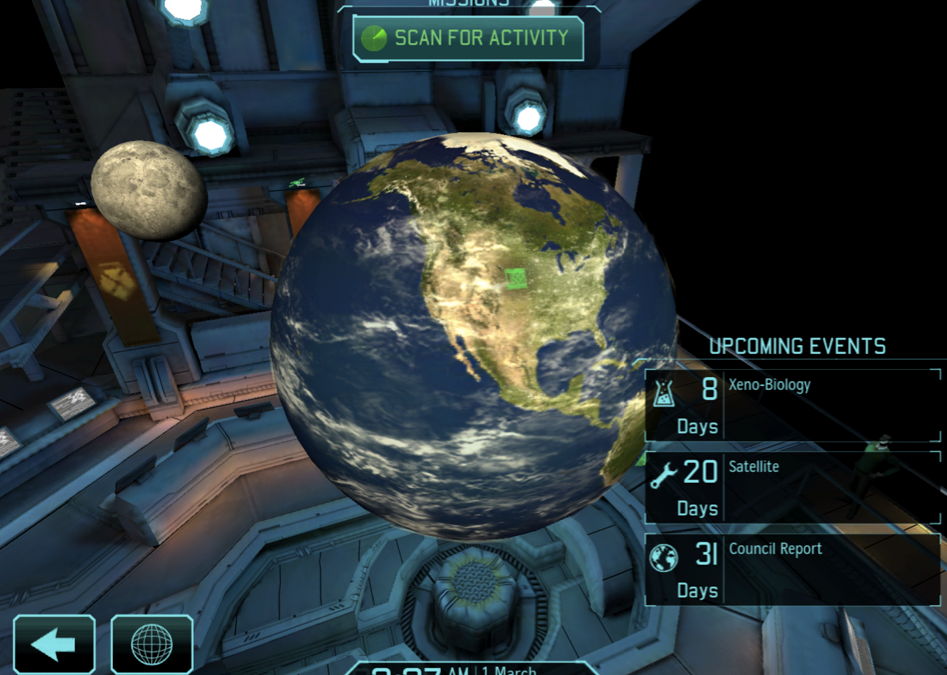Open the Council Report event entry
The image size is (947, 675).
(792, 568)
